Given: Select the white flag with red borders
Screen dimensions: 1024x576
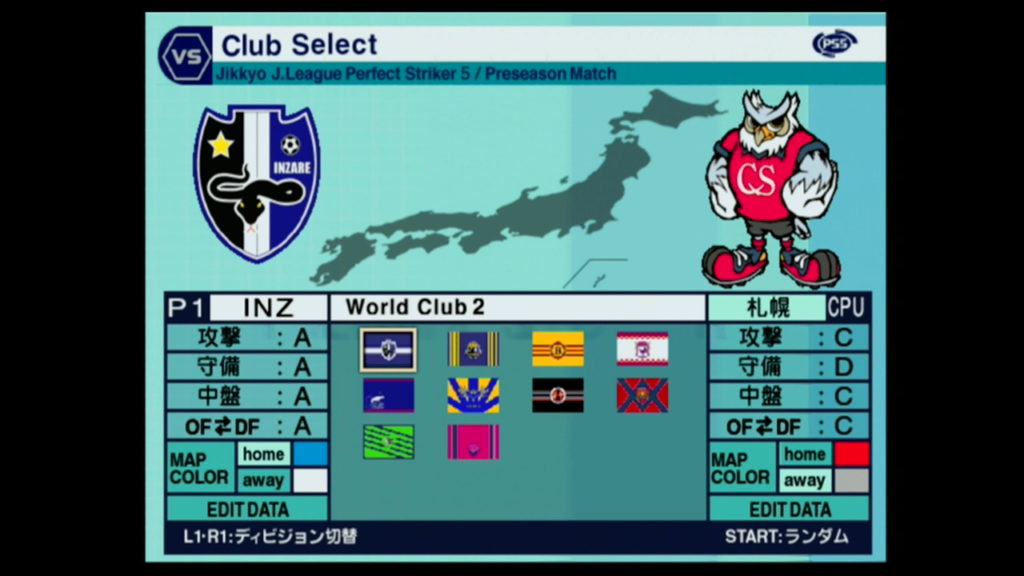Looking at the screenshot, I should (642, 349).
